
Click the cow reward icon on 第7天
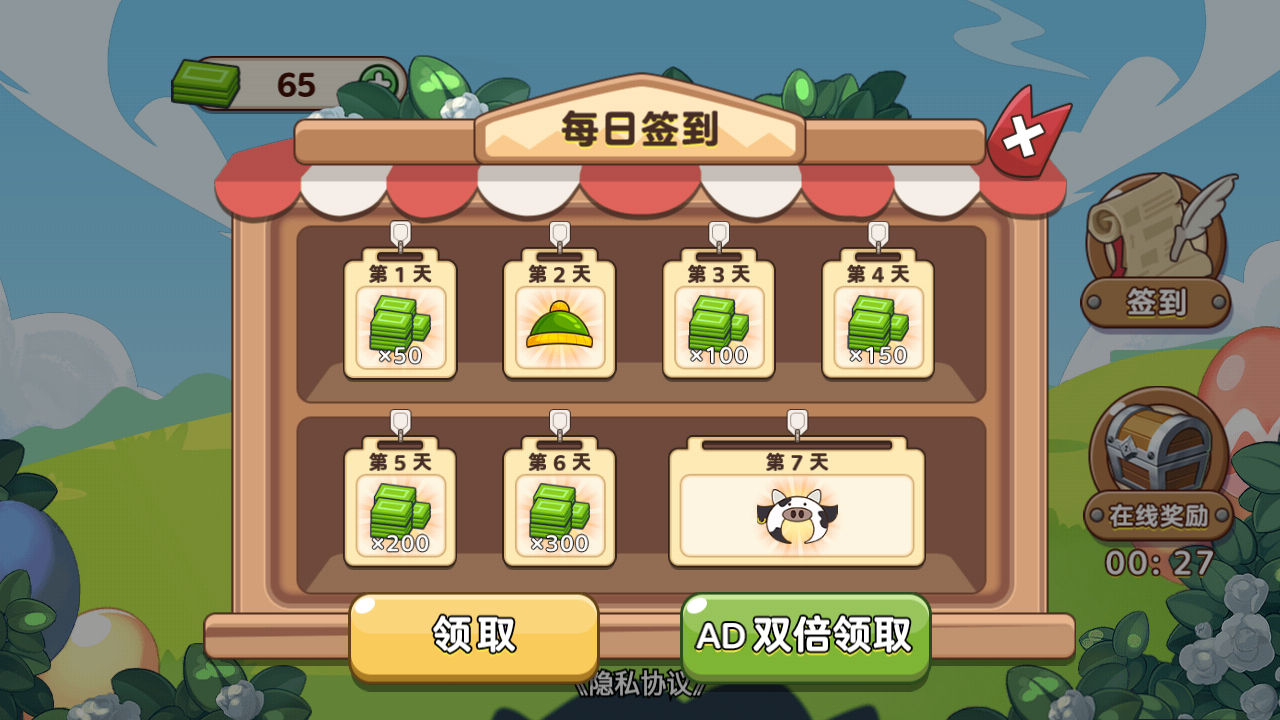[x=795, y=513]
